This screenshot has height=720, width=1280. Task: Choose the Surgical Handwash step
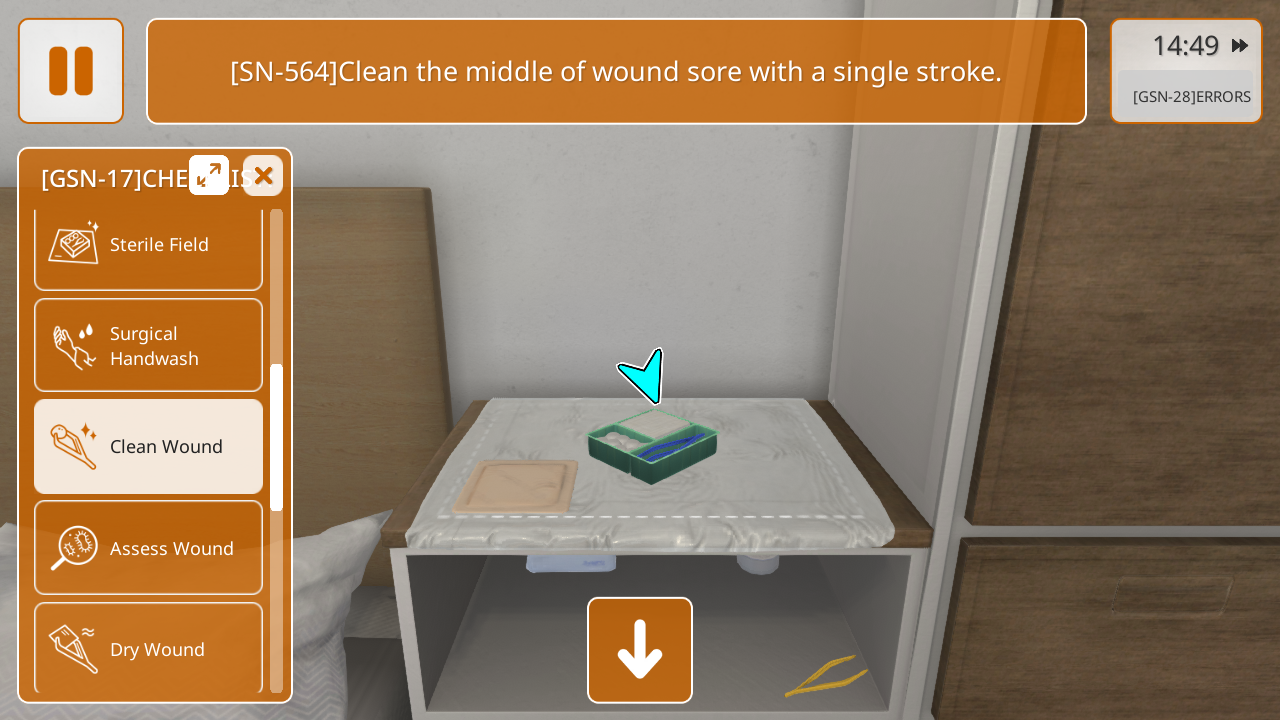[148, 346]
